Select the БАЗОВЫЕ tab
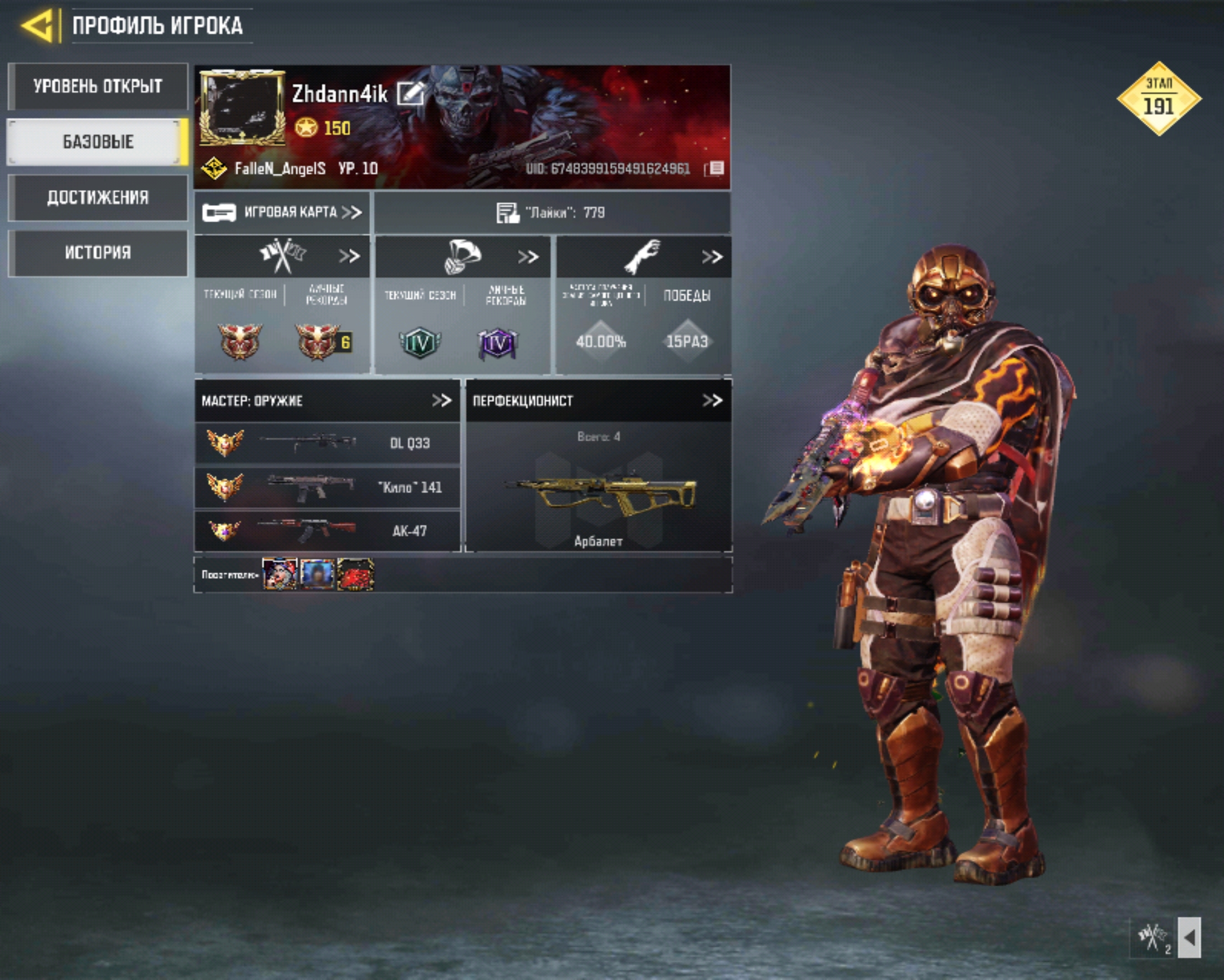This screenshot has height=980, width=1224. coord(98,142)
